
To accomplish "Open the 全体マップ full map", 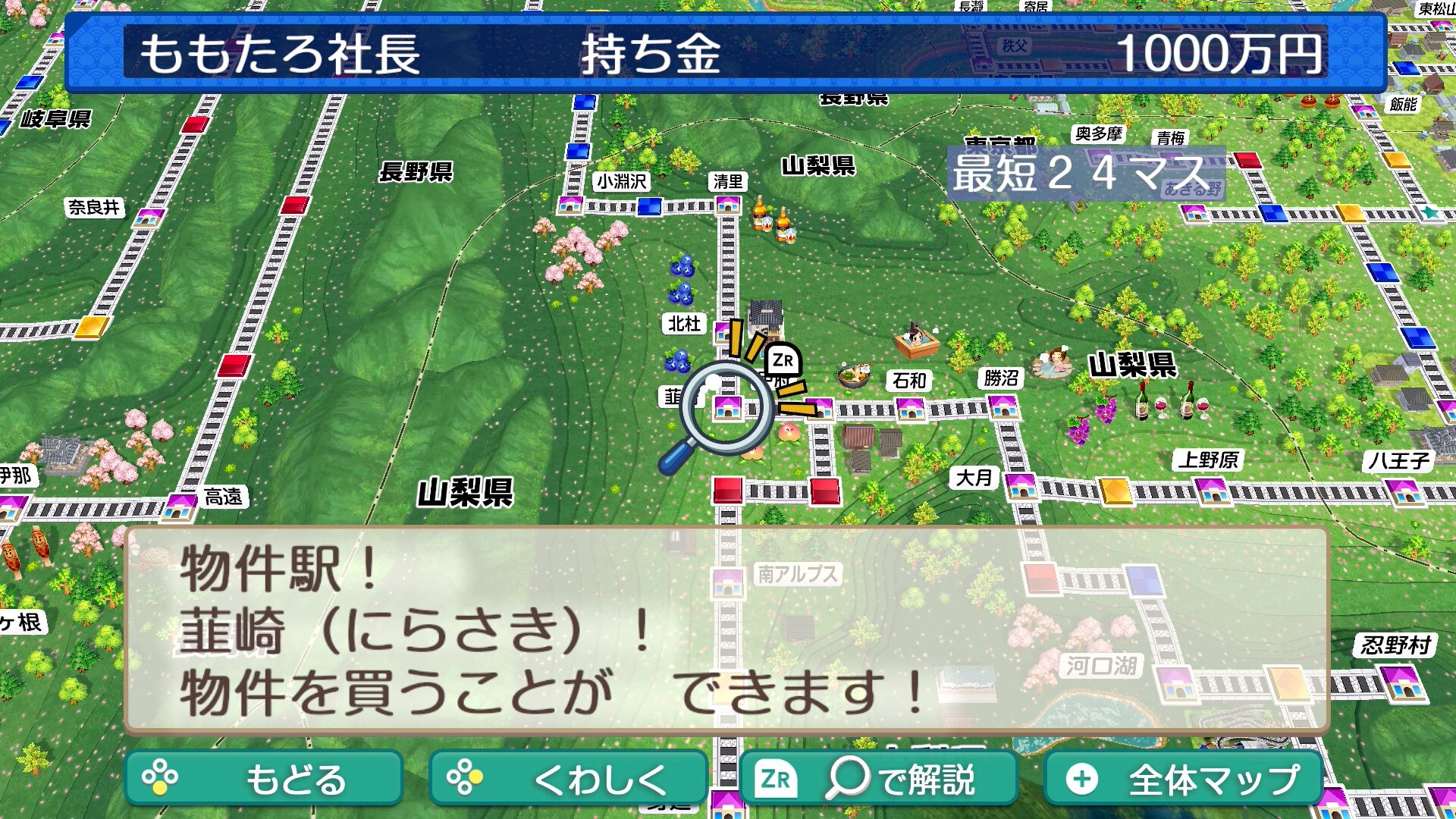I will [1184, 779].
